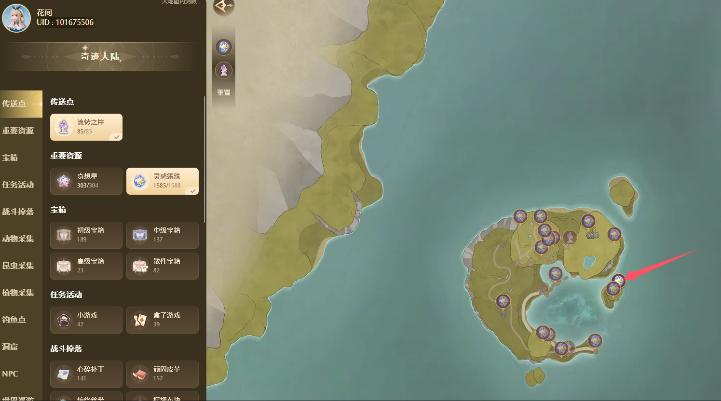Viewport: 721px width, 401px height.
Task: Select the map marker the red arrow indicates
Action: click(619, 280)
